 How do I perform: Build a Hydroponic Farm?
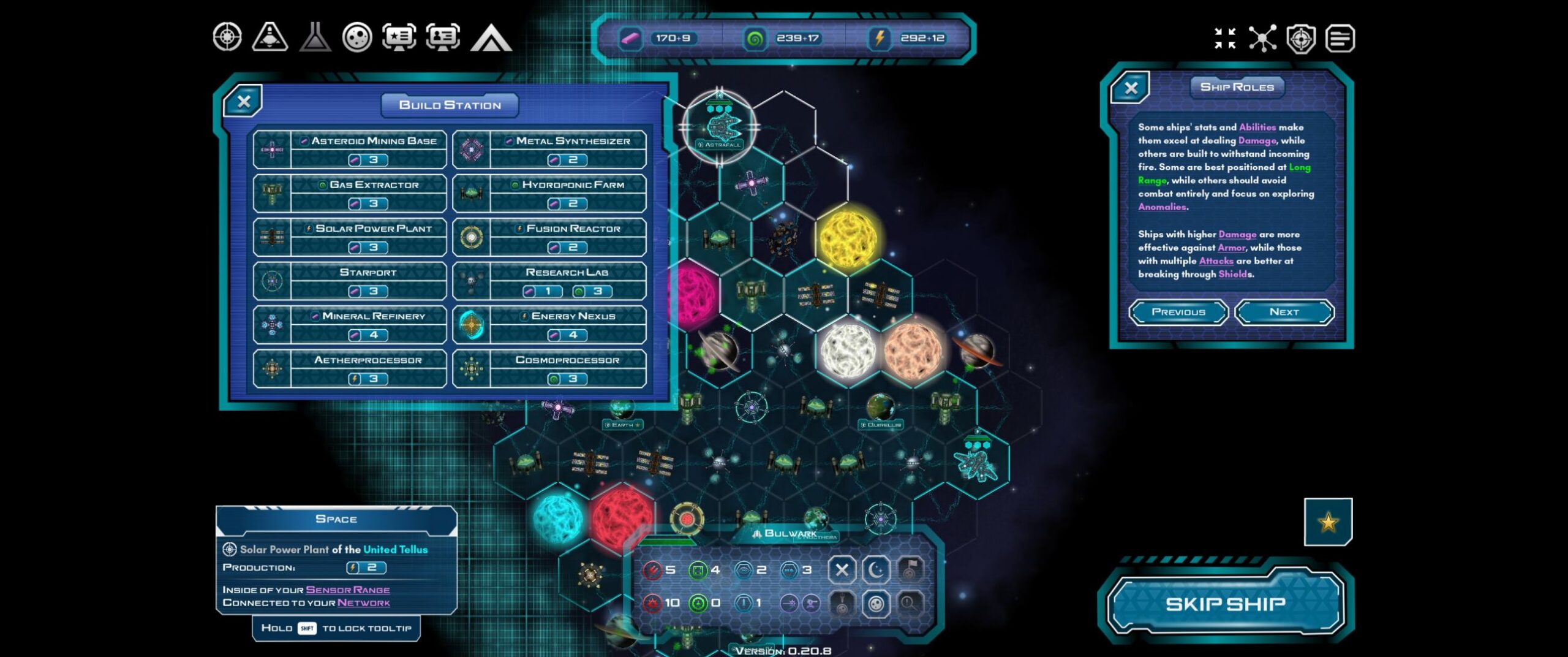[x=549, y=194]
